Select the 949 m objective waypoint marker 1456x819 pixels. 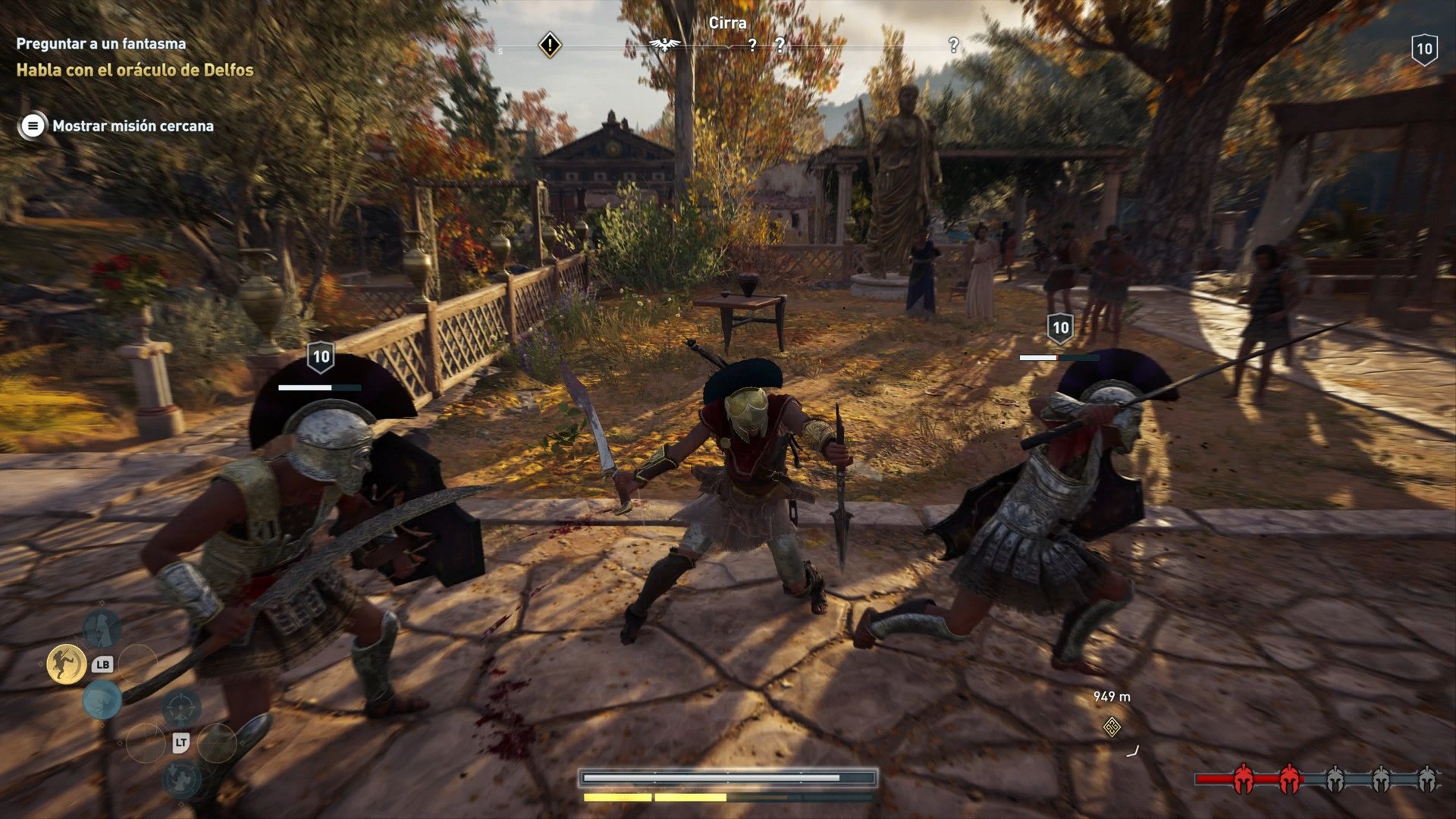[1112, 727]
